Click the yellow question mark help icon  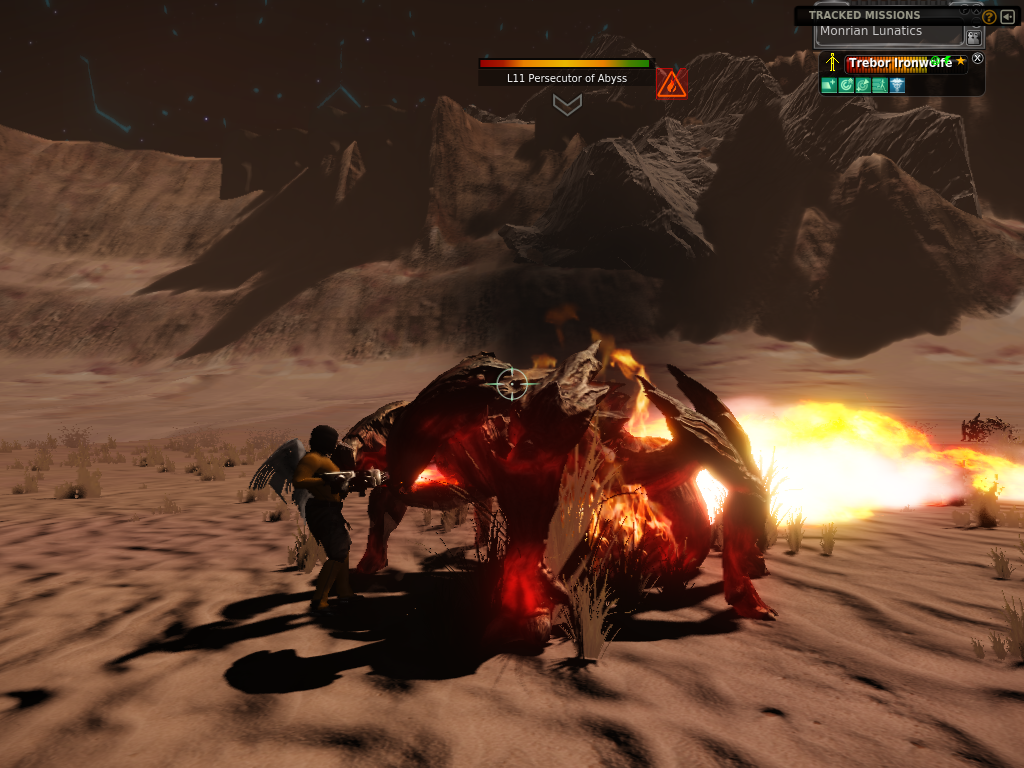point(989,17)
